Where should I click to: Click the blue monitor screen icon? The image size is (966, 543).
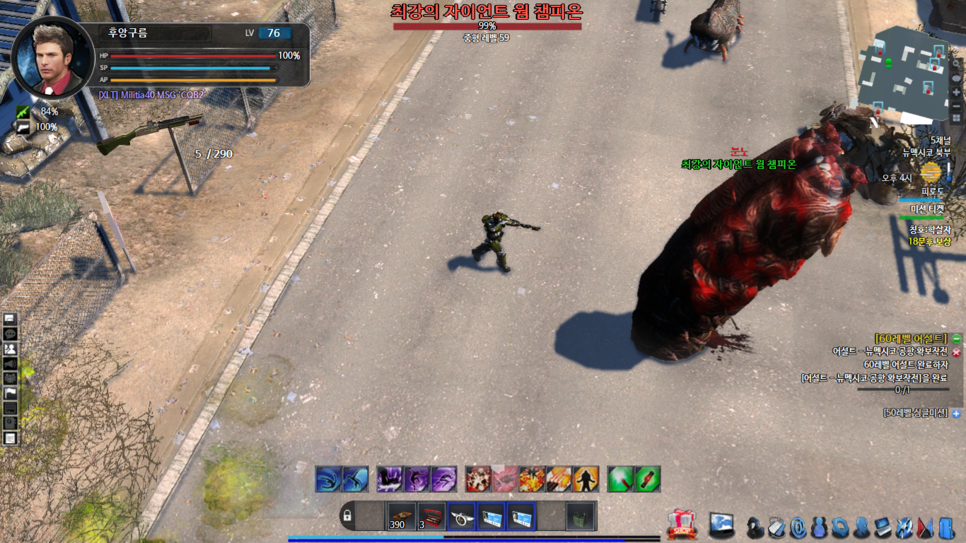tap(722, 524)
